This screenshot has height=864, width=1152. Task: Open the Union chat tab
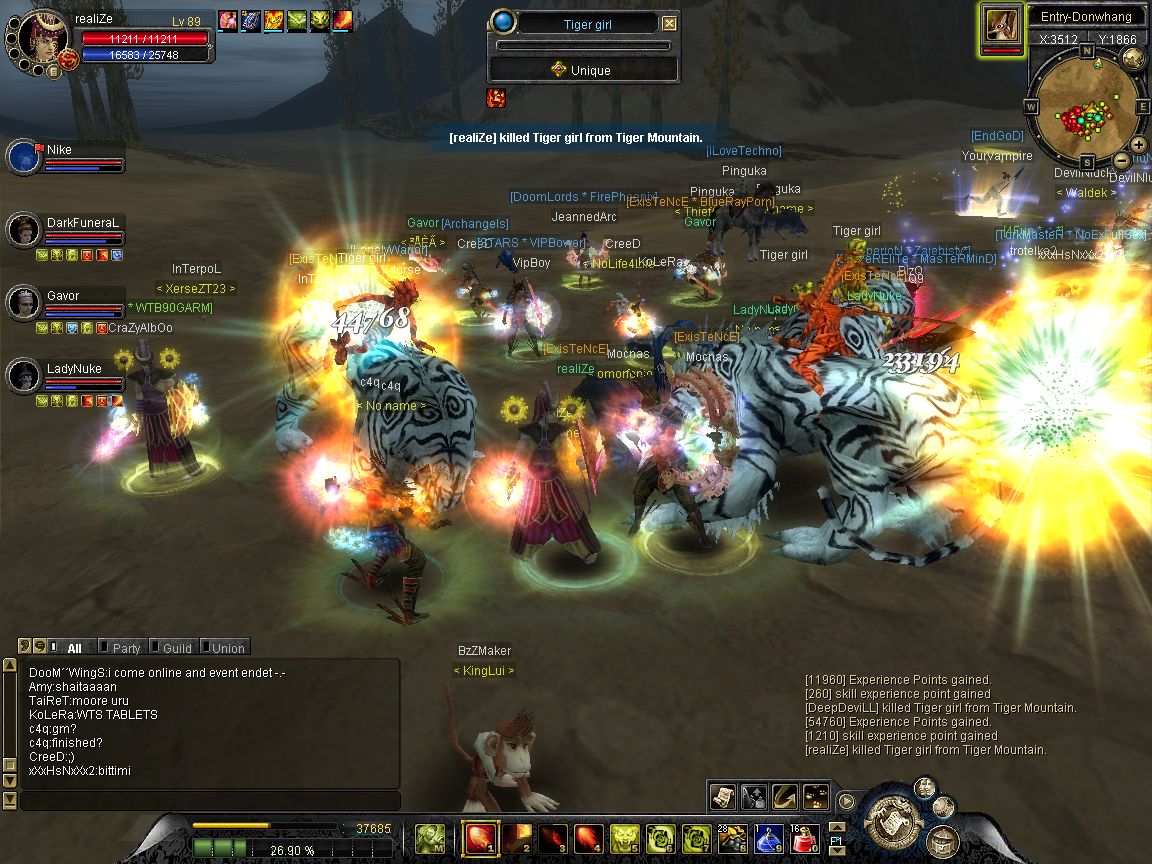click(x=226, y=648)
